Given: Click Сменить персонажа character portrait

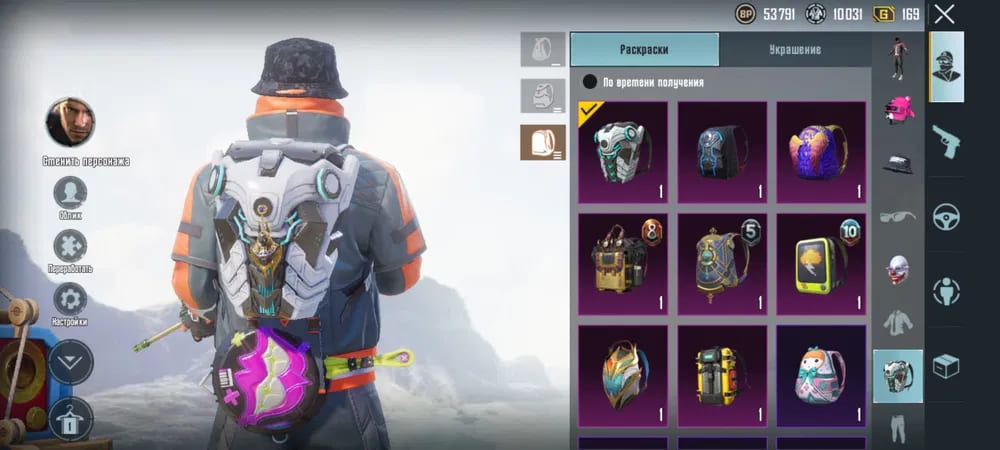Looking at the screenshot, I should coord(70,122).
